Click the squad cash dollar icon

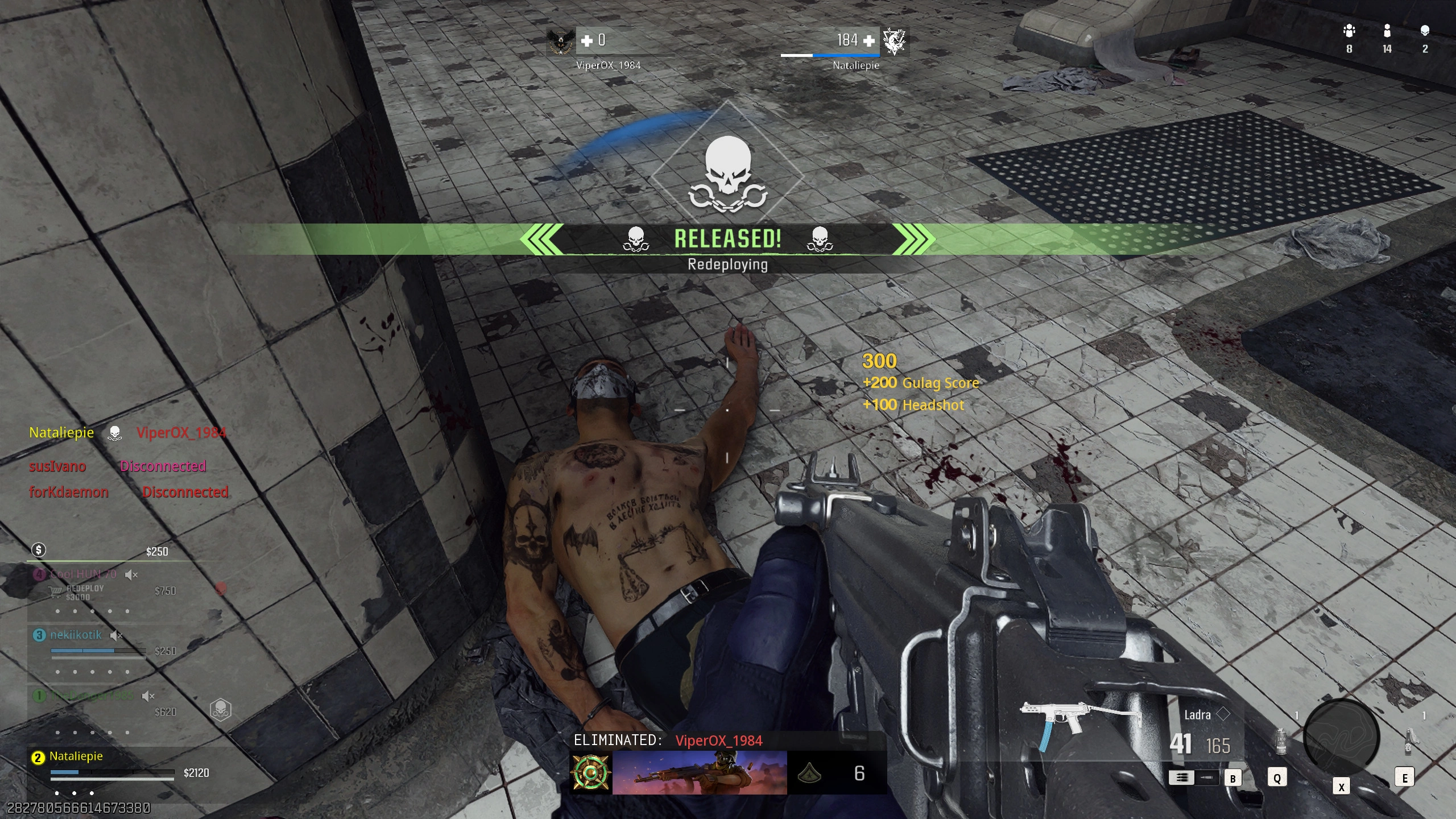click(39, 549)
